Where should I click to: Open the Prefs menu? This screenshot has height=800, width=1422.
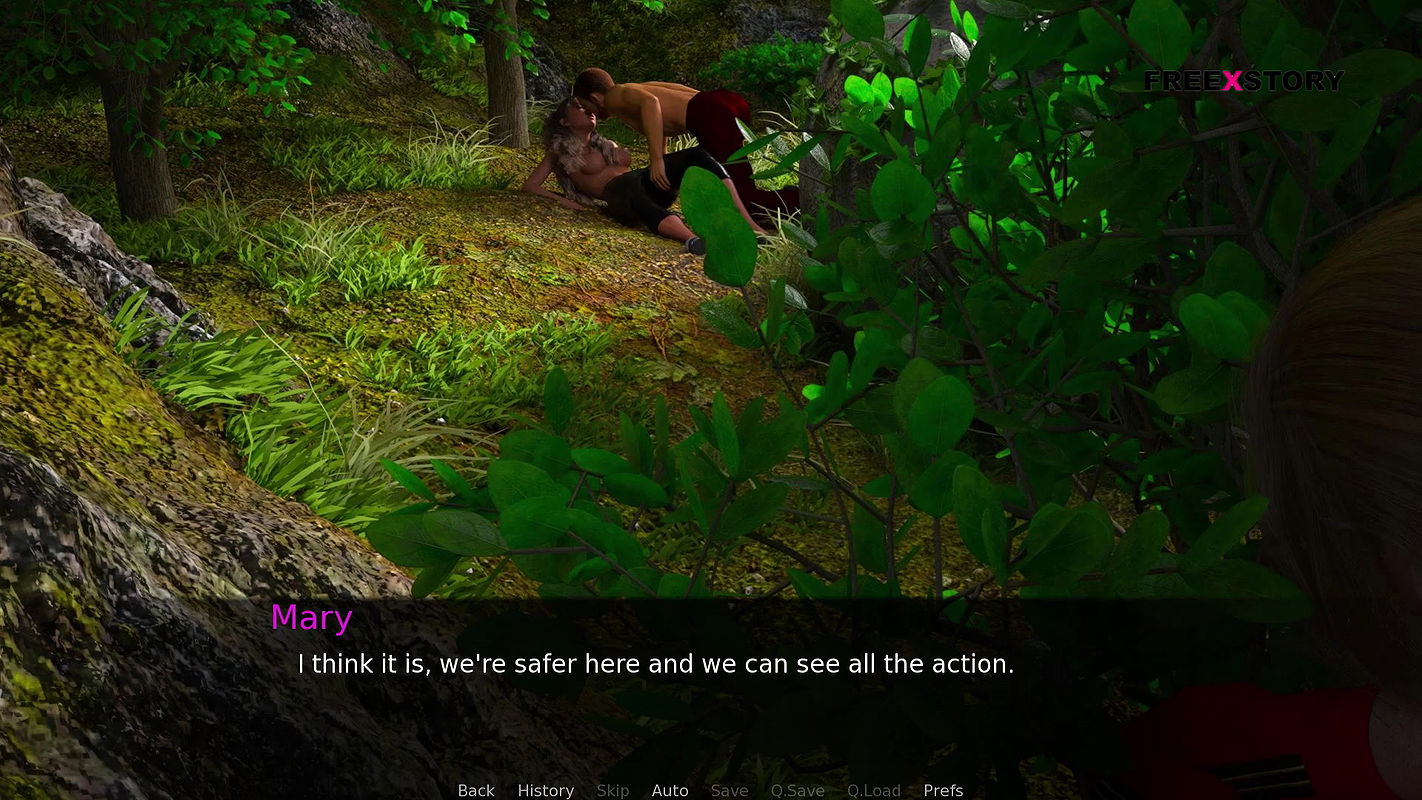tap(943, 790)
